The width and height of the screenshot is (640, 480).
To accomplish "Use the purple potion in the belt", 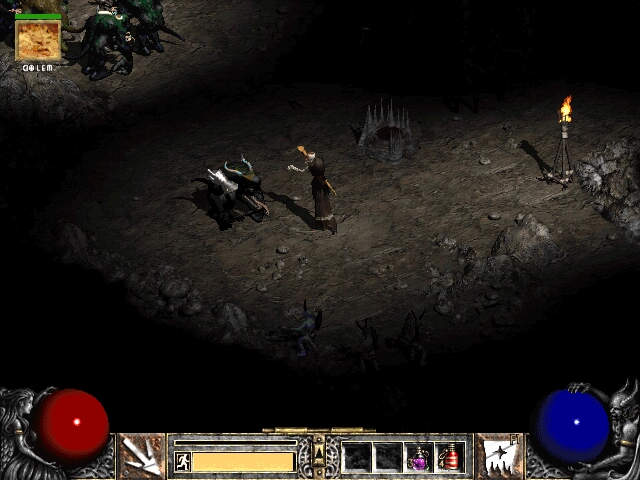I will (419, 458).
